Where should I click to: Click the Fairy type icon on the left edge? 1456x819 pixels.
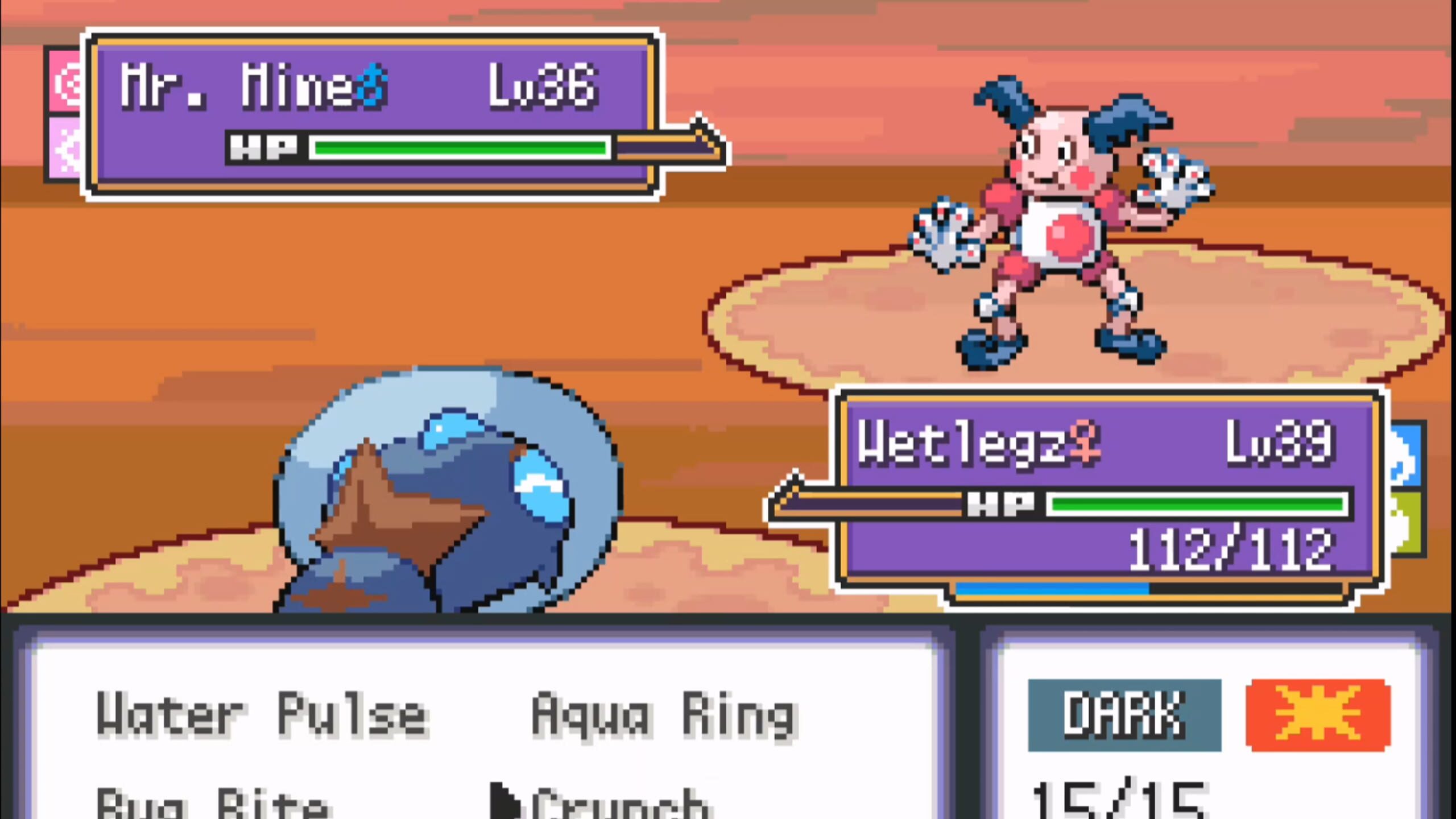tap(63, 145)
